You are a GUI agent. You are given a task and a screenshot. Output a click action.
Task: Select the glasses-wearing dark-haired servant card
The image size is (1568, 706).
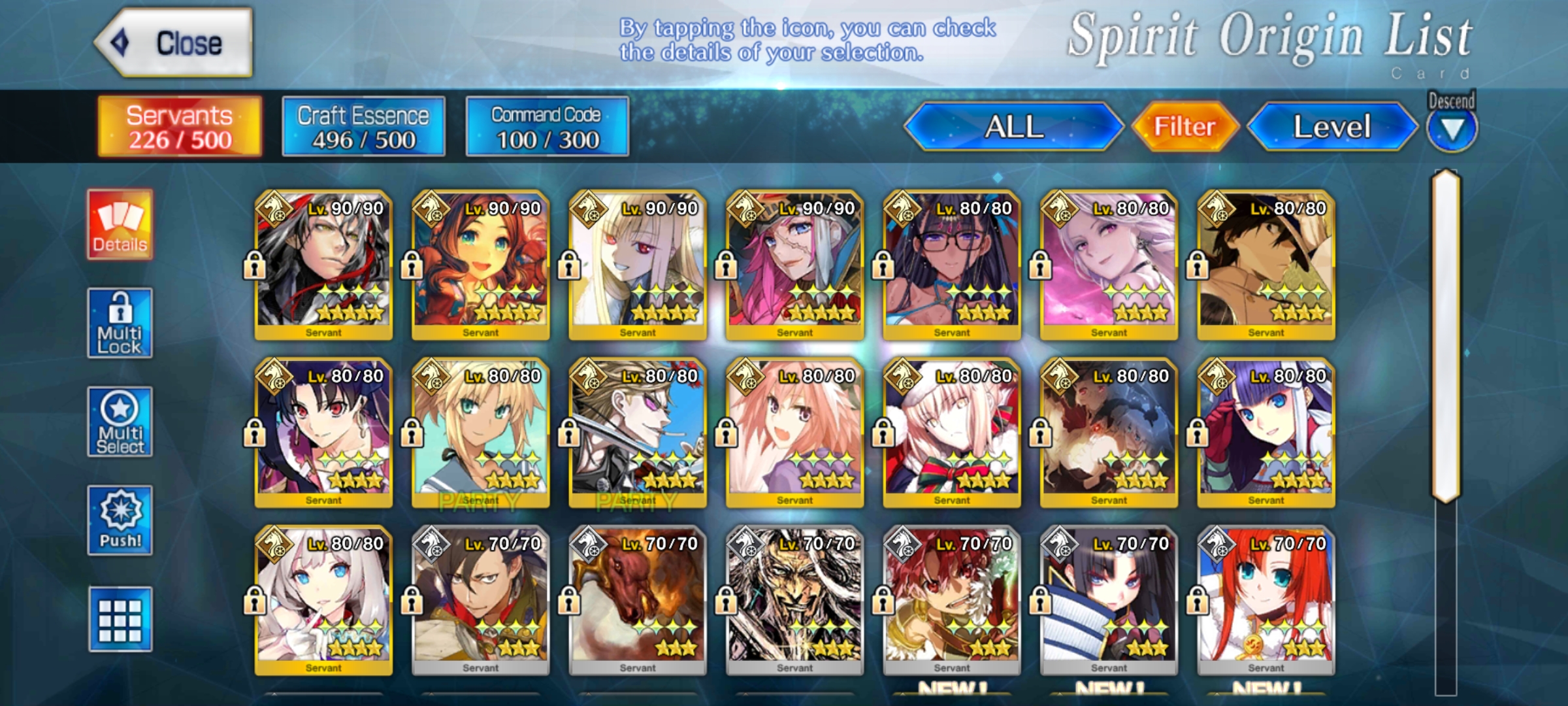pyautogui.click(x=951, y=265)
